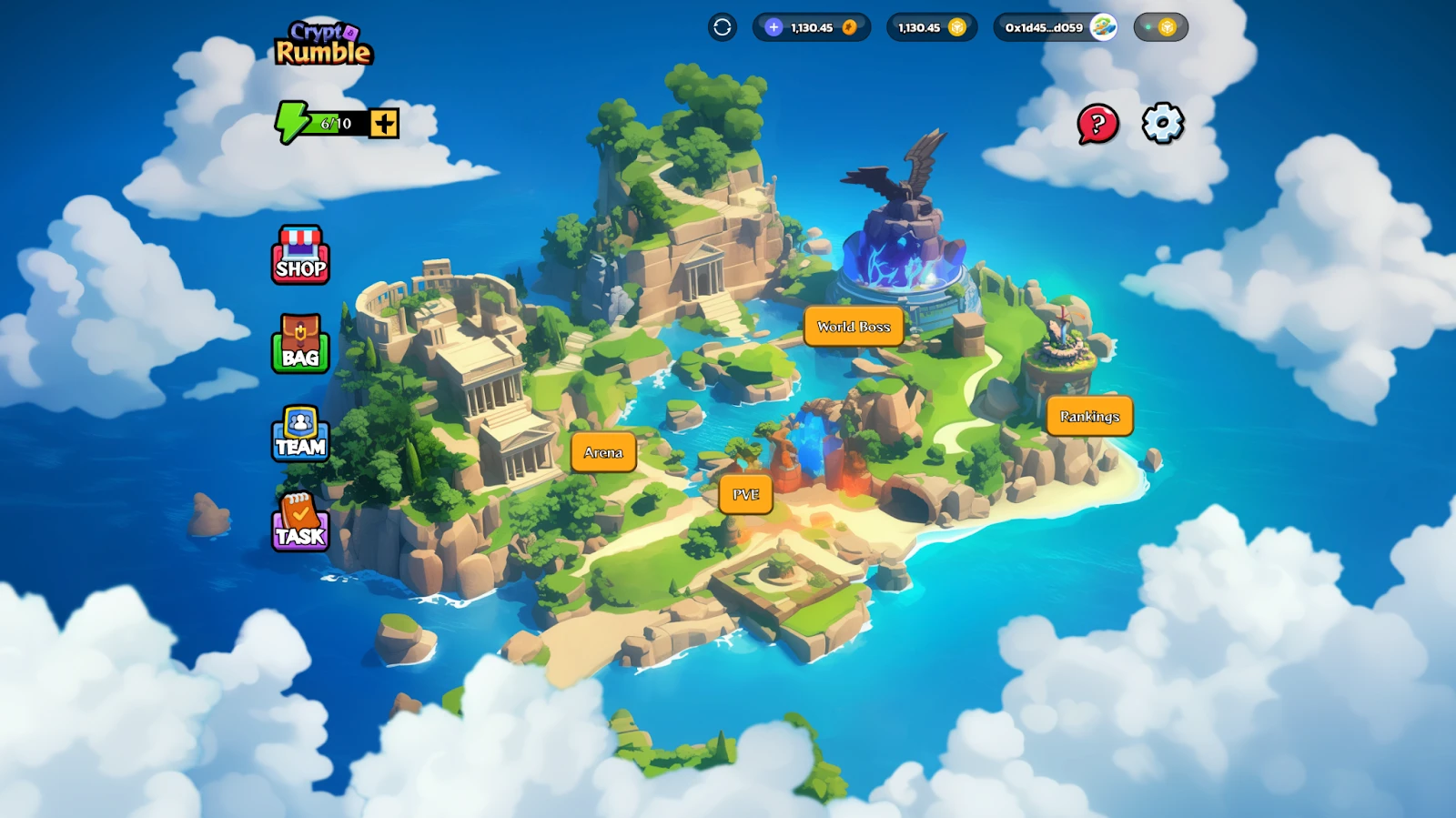Select the PVE mode button
The image size is (1456, 818).
pos(745,494)
